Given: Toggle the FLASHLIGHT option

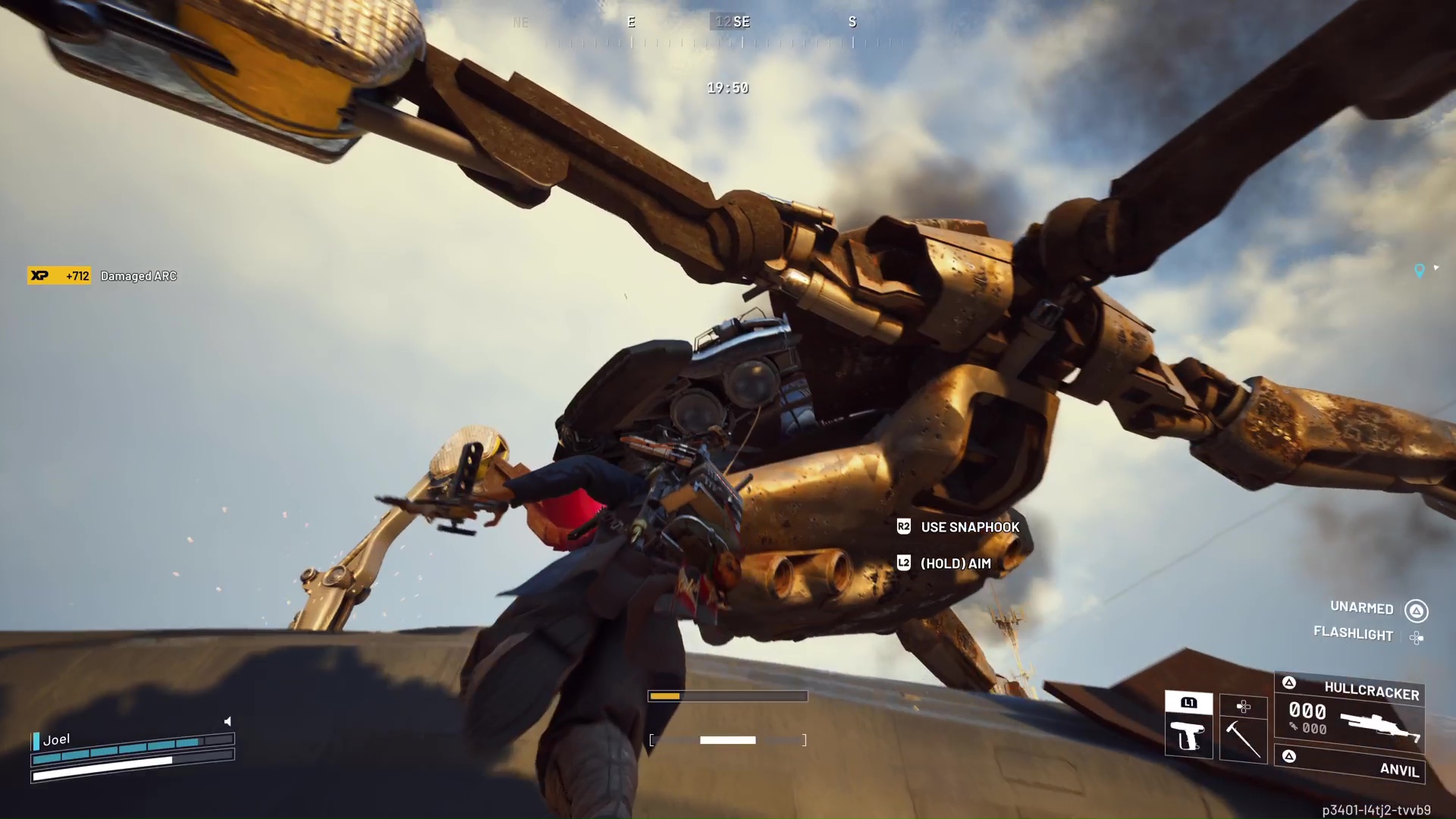Looking at the screenshot, I should [x=1353, y=635].
